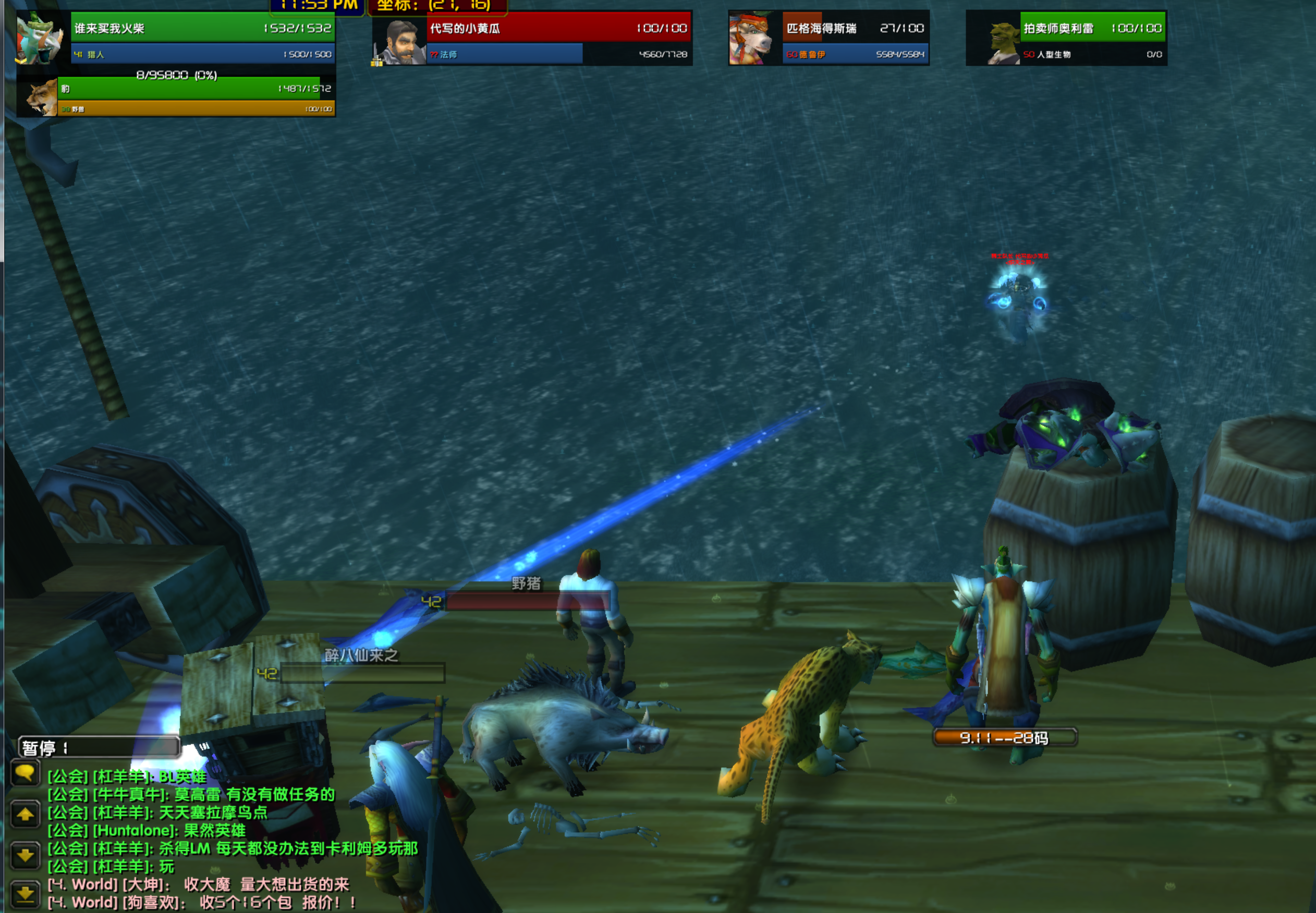This screenshot has width=1316, height=913.
Task: Open the chat menu speech bubble button
Action: pyautogui.click(x=25, y=774)
